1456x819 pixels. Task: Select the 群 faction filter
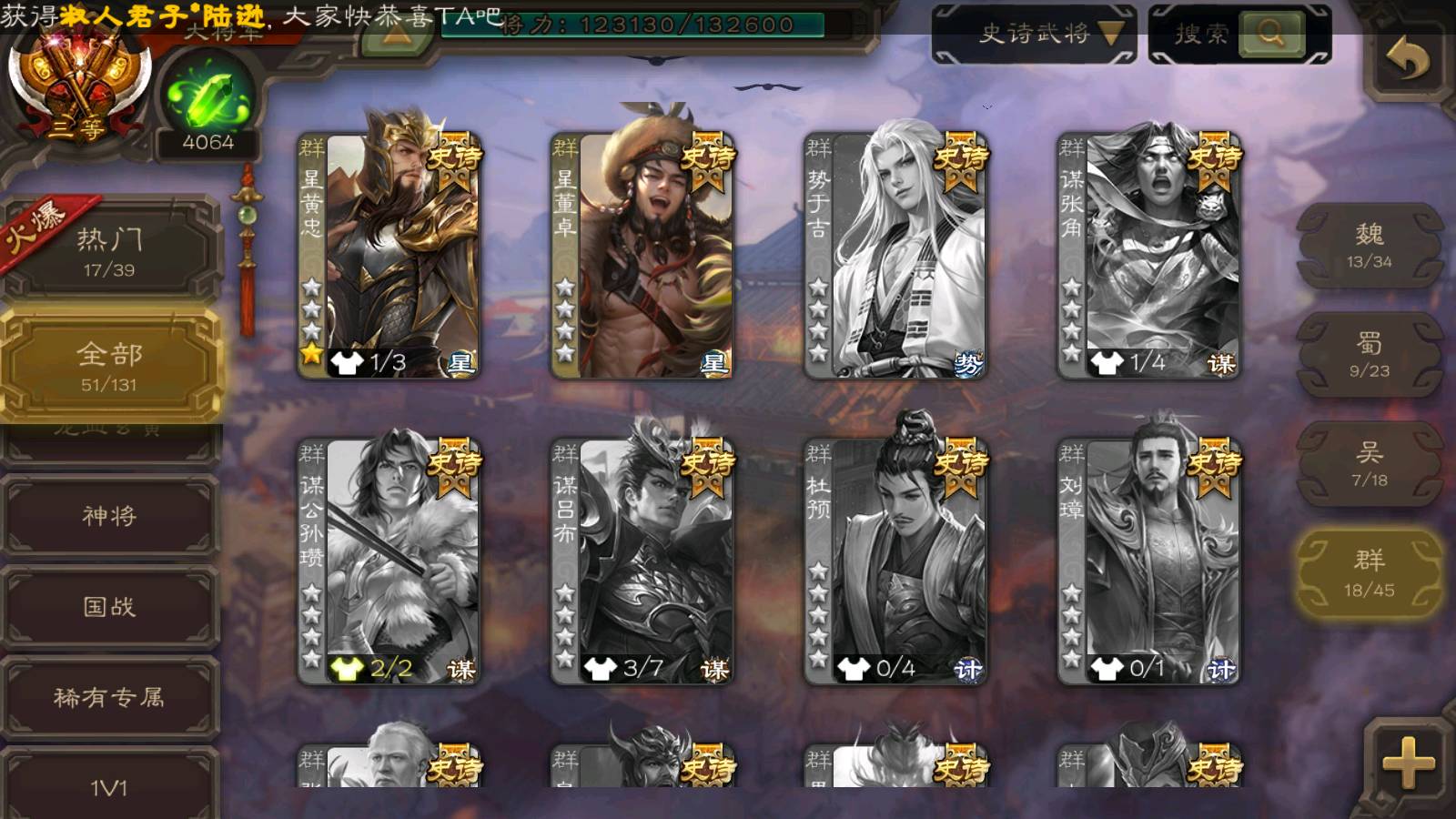click(1369, 573)
